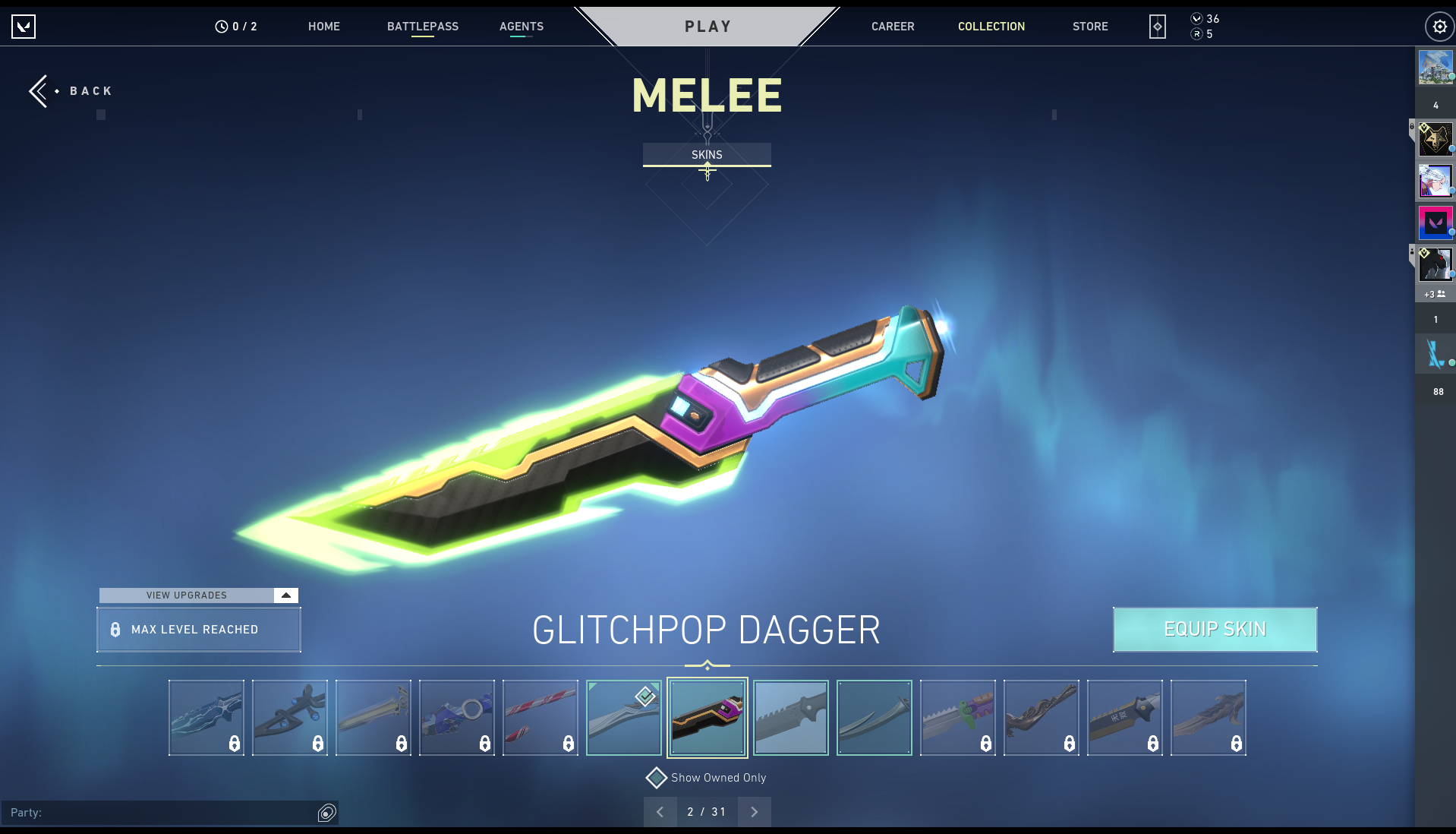Go back a page with the left chevron
The height and width of the screenshot is (834, 1456).
click(x=660, y=812)
